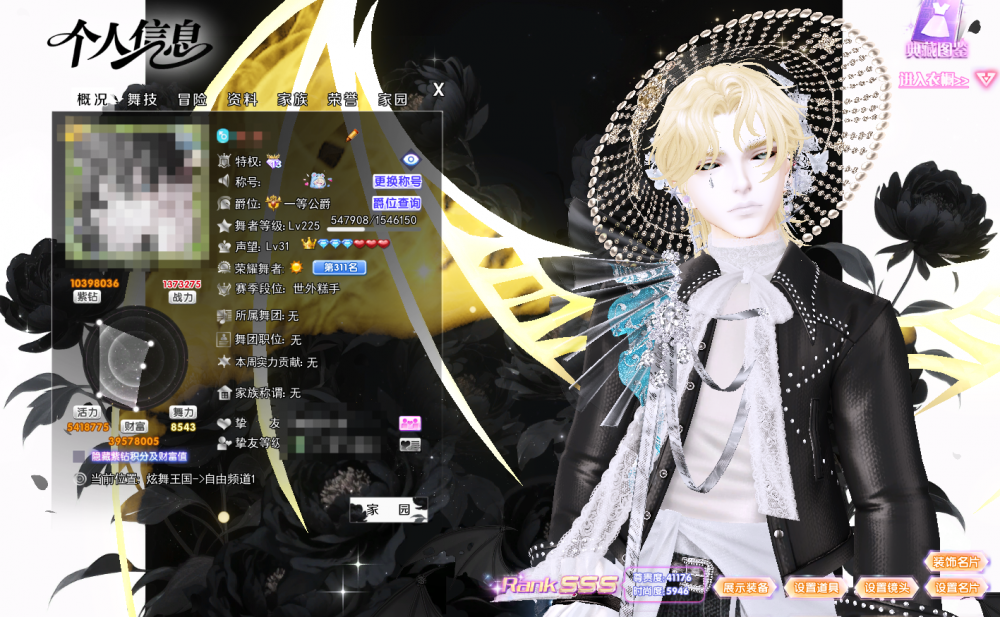Enter the wardrobe via 进入衣橱

pos(934,80)
